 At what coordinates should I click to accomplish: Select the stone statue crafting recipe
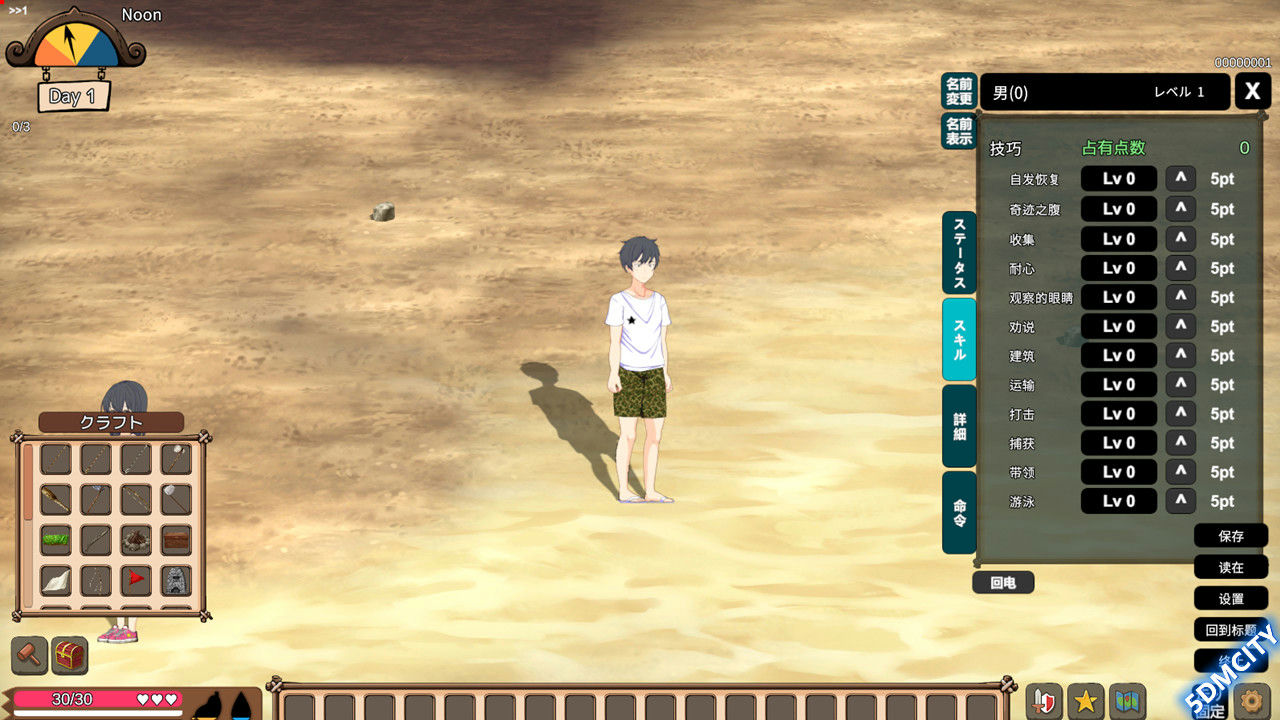[175, 579]
